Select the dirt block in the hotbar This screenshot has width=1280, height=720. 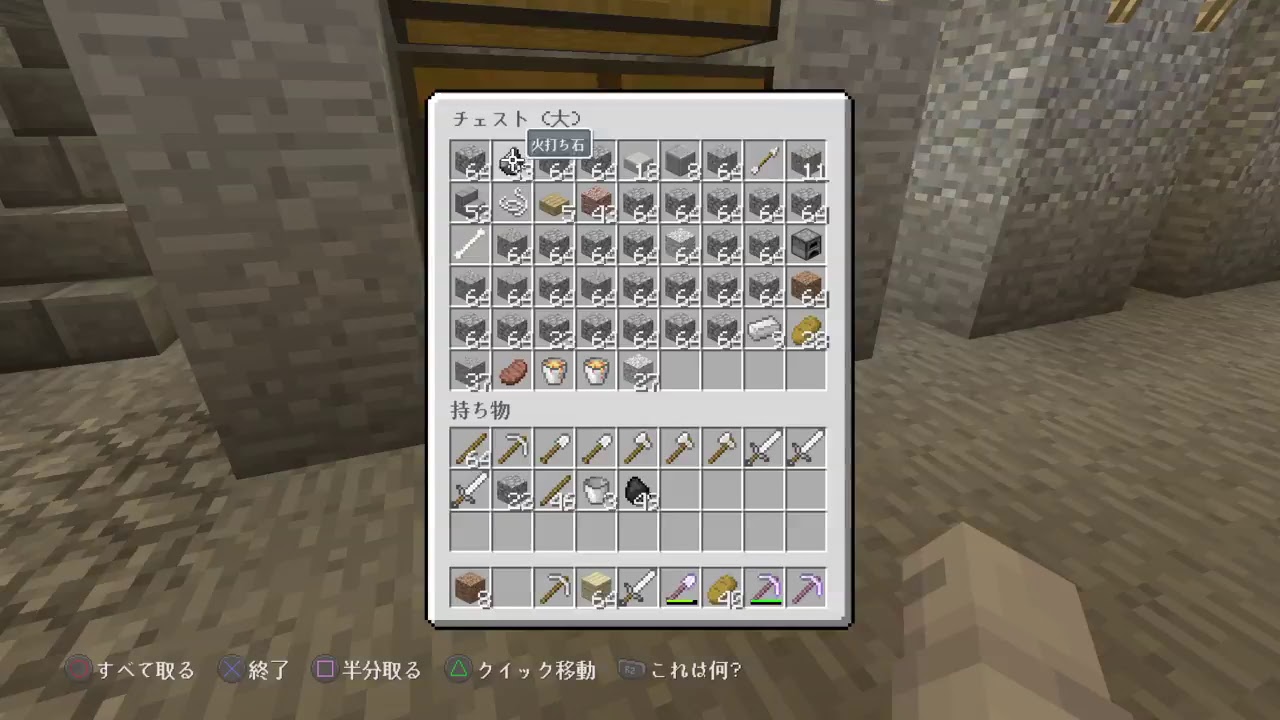[x=470, y=587]
